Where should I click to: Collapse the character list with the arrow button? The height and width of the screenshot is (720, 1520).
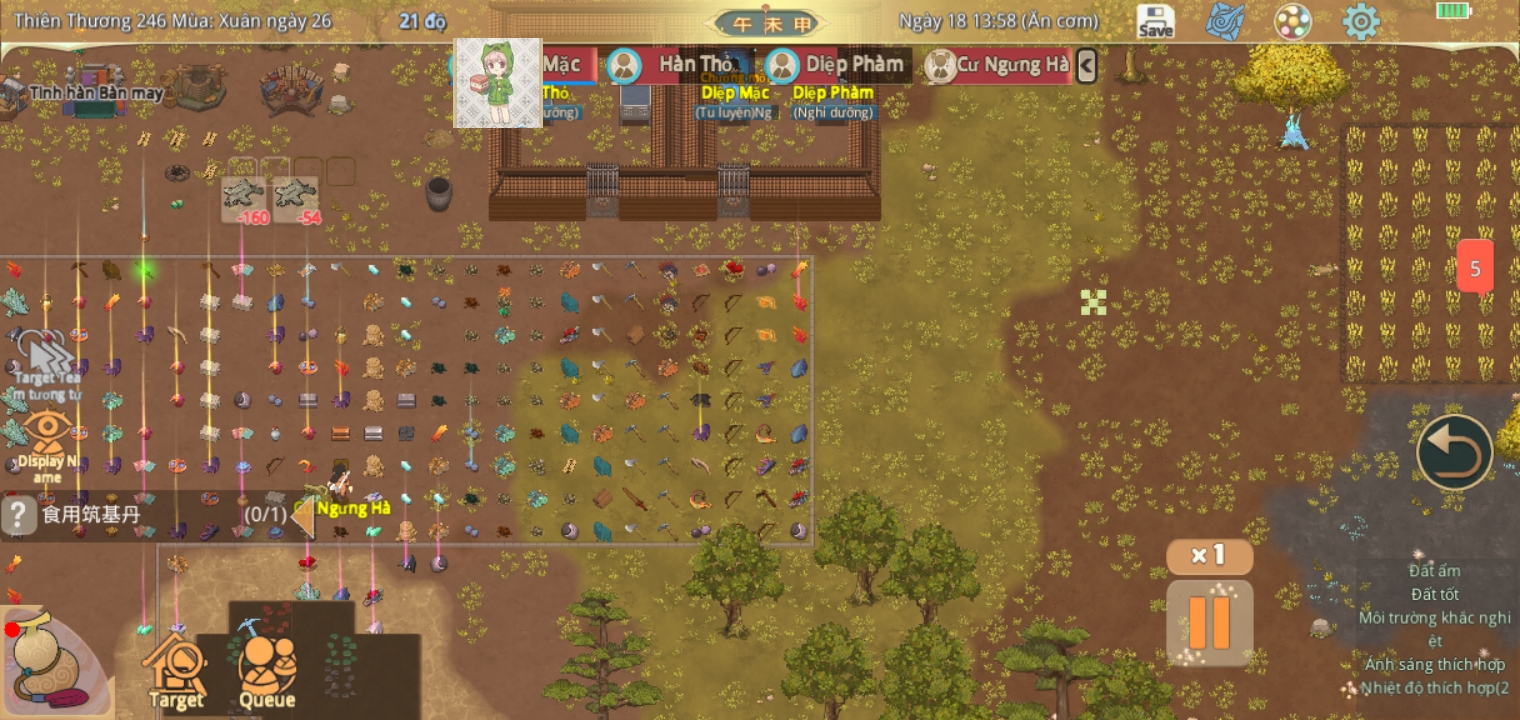(1086, 66)
